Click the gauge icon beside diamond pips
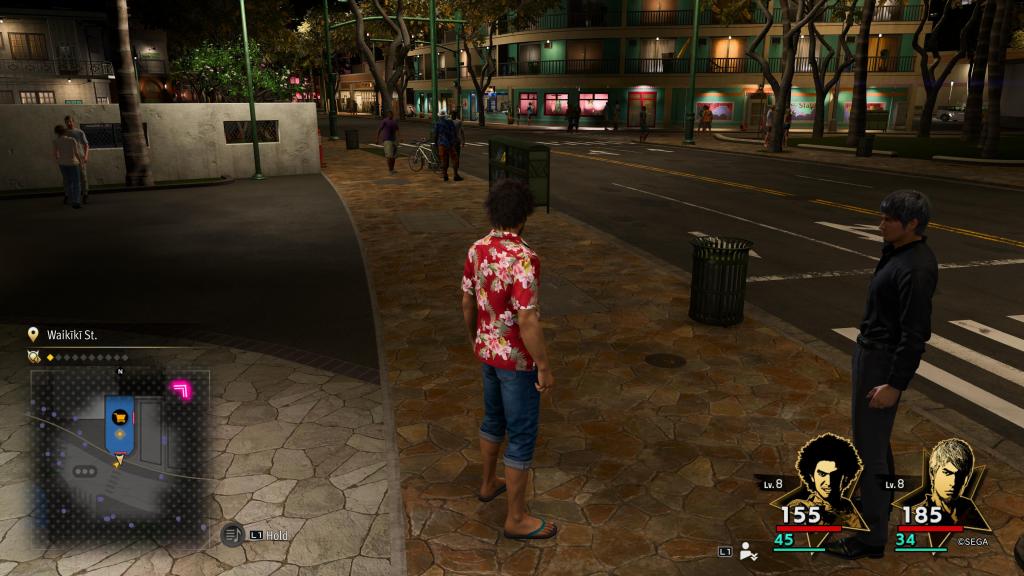The width and height of the screenshot is (1024, 576). click(x=34, y=357)
